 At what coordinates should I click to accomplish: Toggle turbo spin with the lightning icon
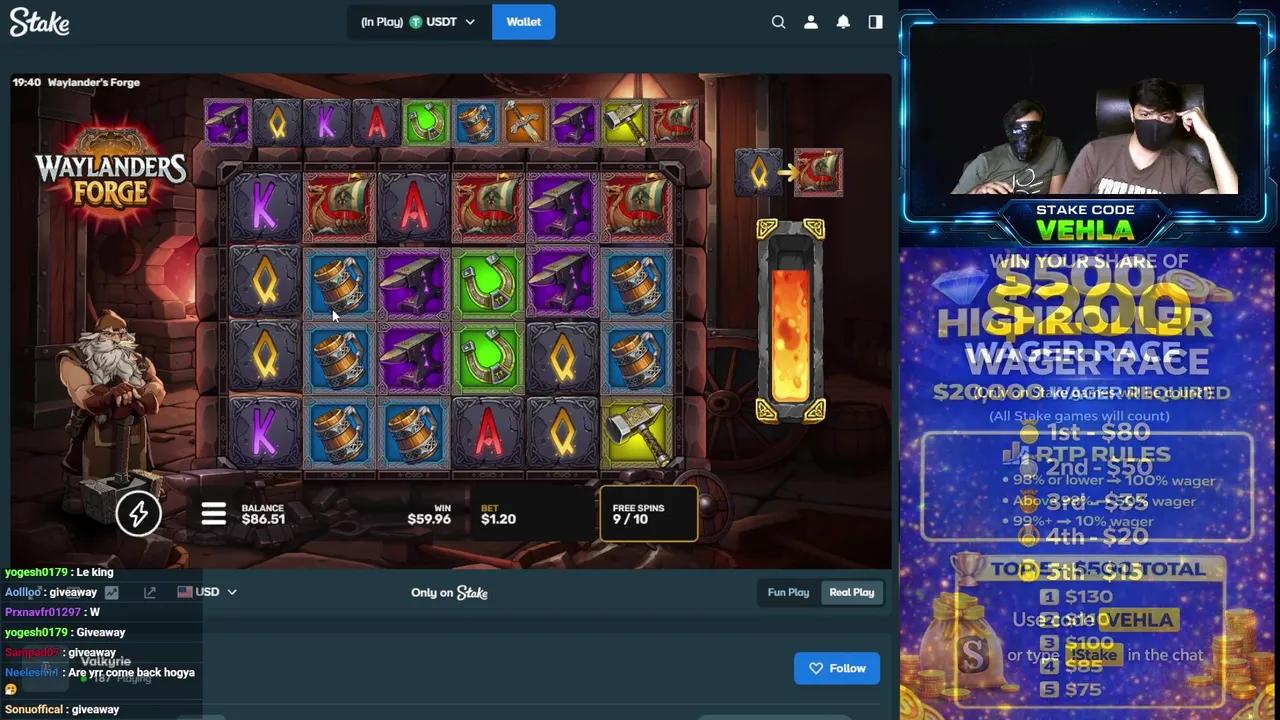[x=138, y=513]
